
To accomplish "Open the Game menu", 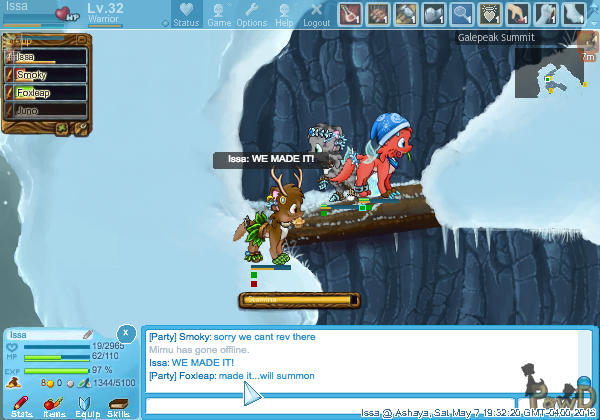I will [x=219, y=14].
